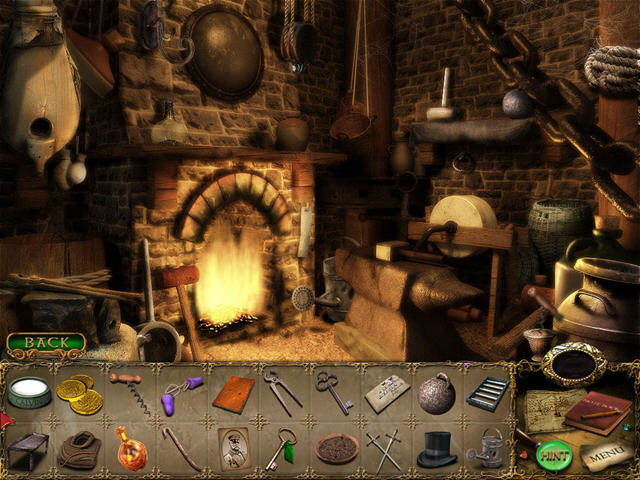Viewport: 640px width, 480px height.
Task: Choose the orange book in inventory
Action: pyautogui.click(x=232, y=393)
